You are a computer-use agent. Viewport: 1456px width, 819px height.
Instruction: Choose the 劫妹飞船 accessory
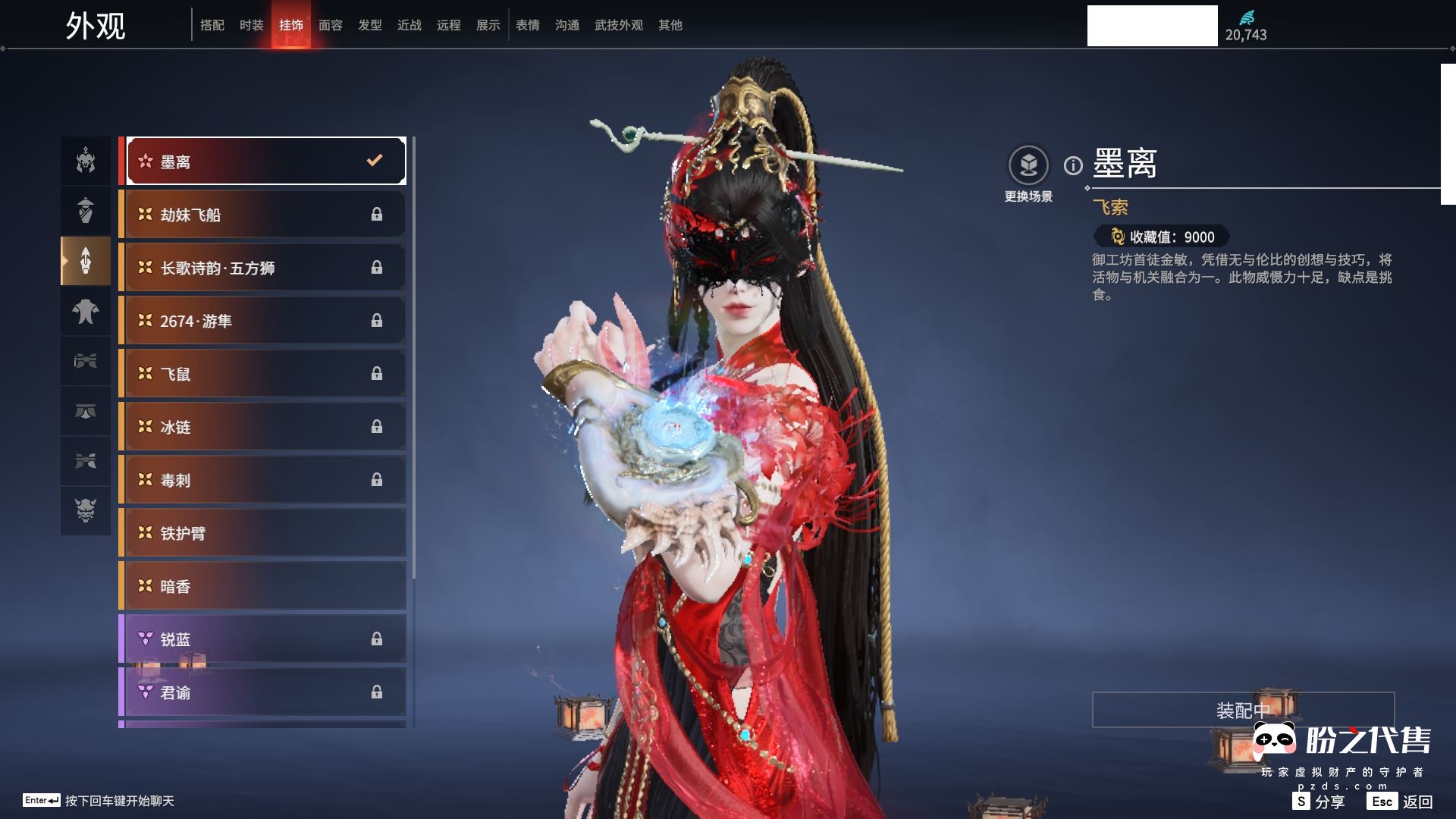[x=262, y=215]
